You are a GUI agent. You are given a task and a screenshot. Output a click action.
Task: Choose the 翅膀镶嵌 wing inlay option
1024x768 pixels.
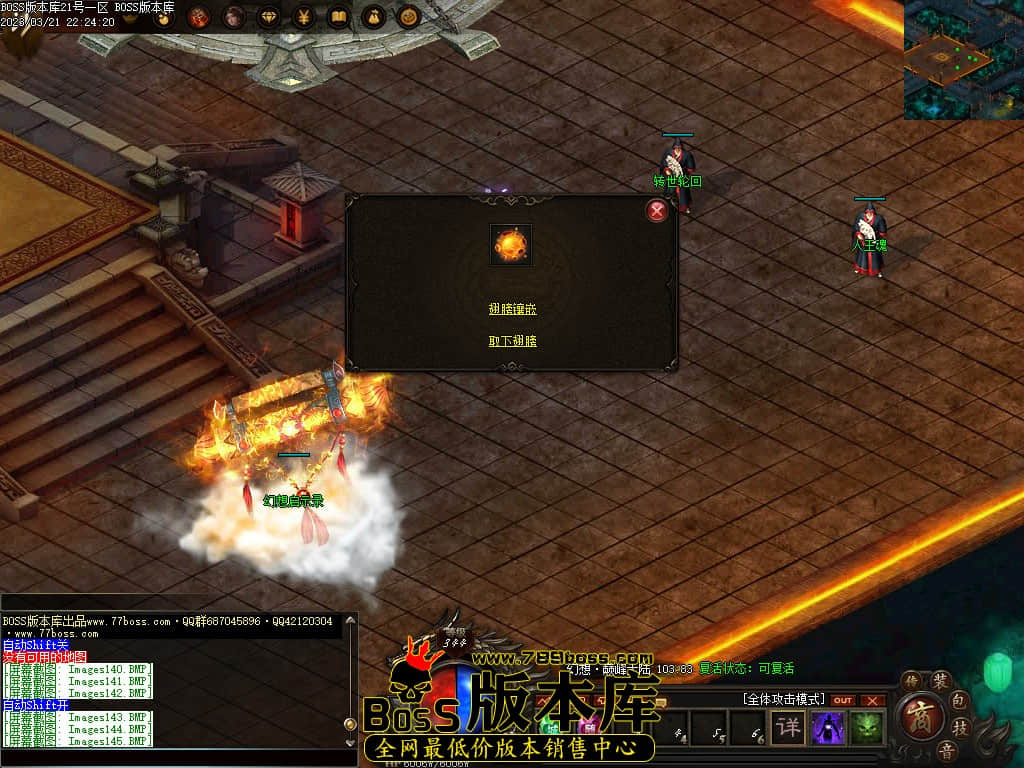[x=512, y=309]
